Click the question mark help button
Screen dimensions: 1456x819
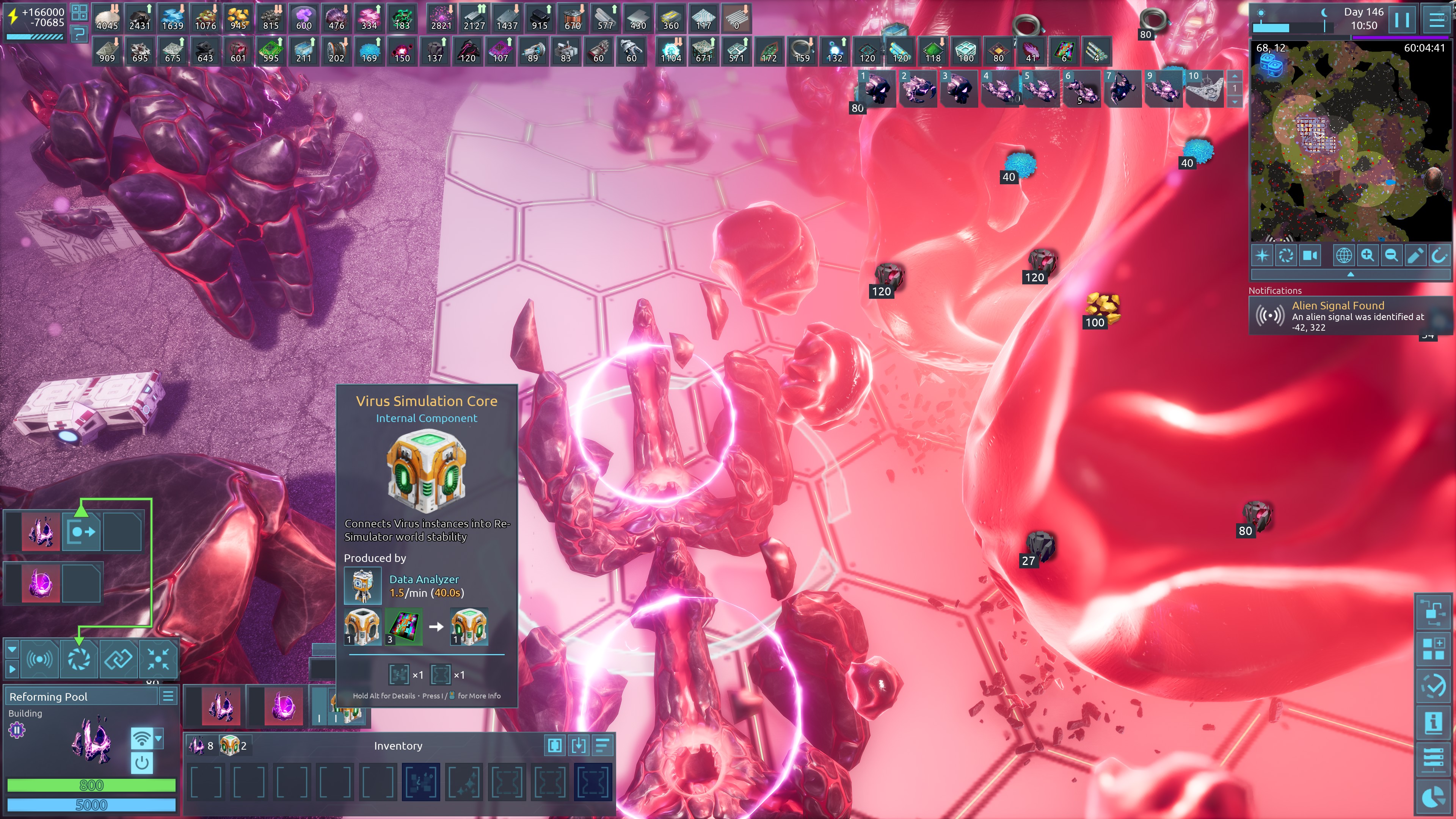(x=79, y=34)
